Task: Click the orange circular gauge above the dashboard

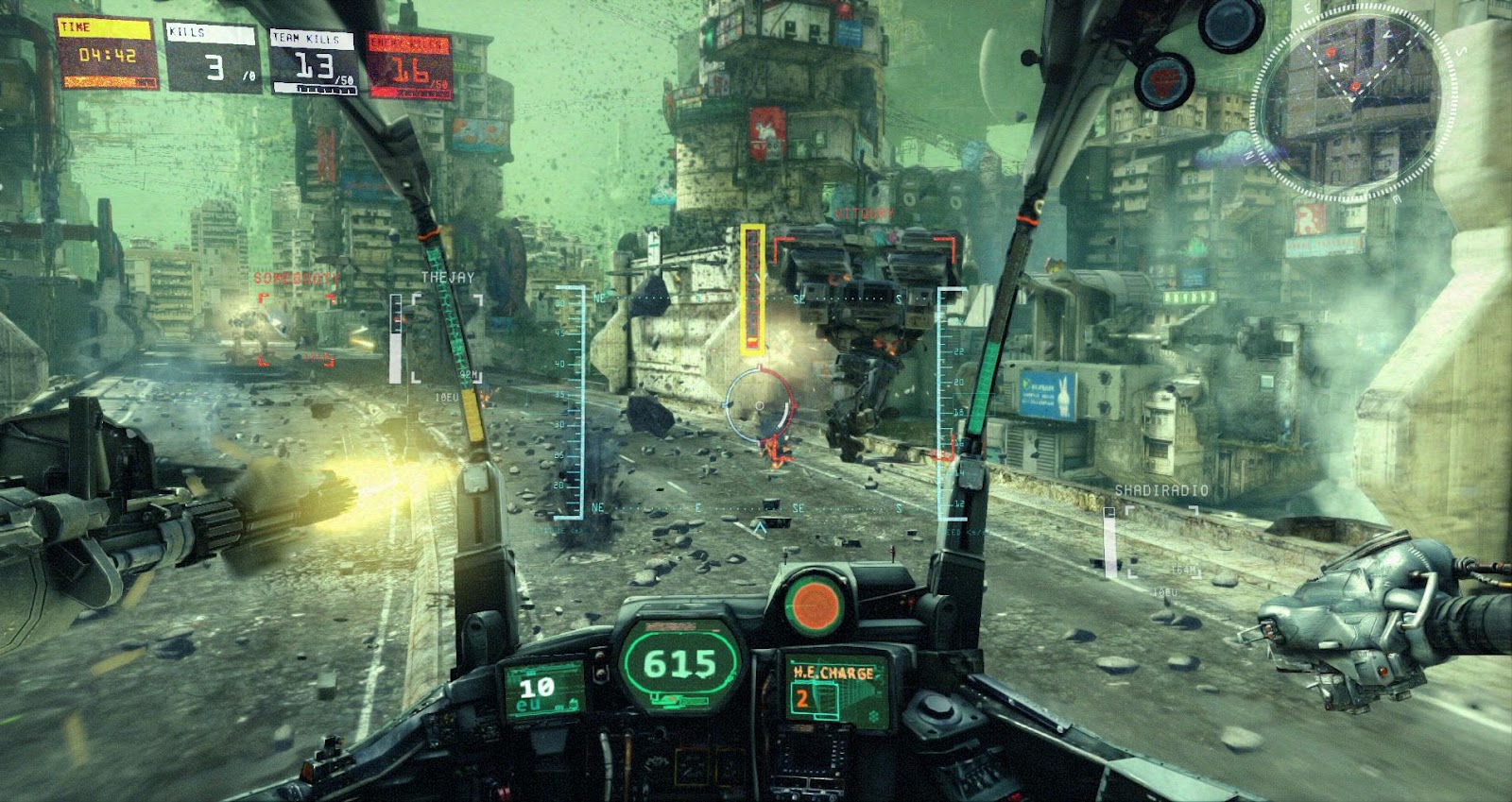Action: 816,602
